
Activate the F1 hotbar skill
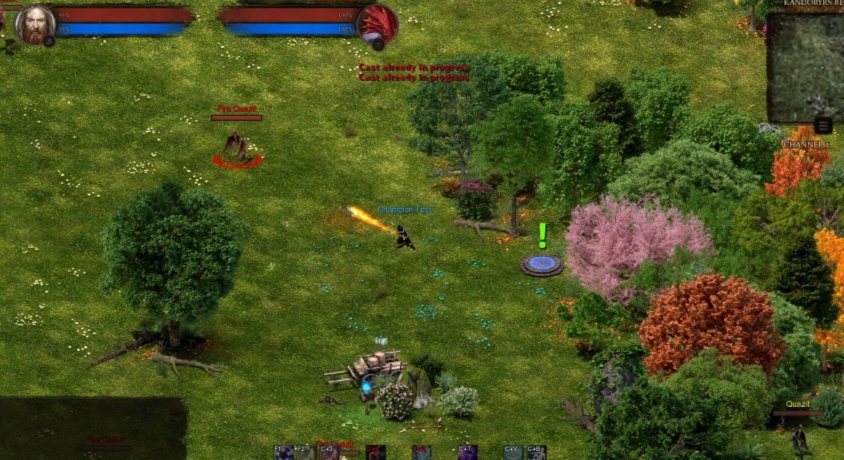tap(284, 452)
